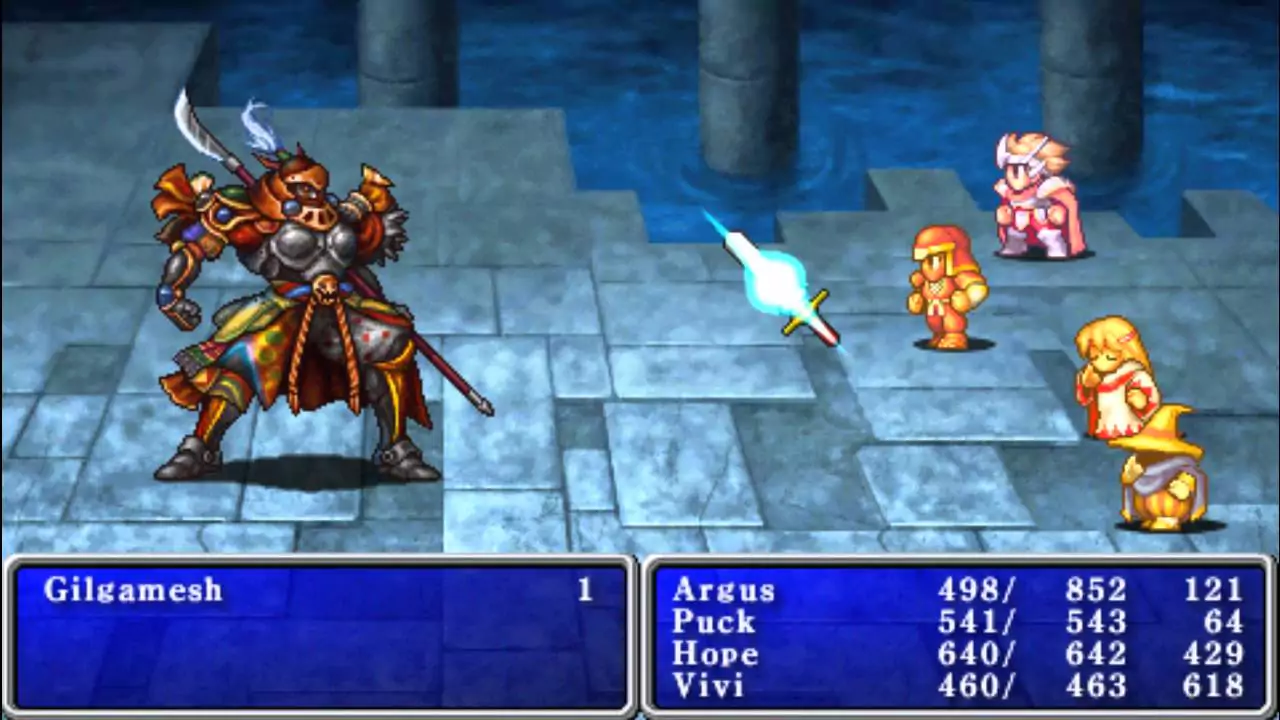The width and height of the screenshot is (1280, 720).
Task: Select Vivi's party row
Action: pos(708,686)
